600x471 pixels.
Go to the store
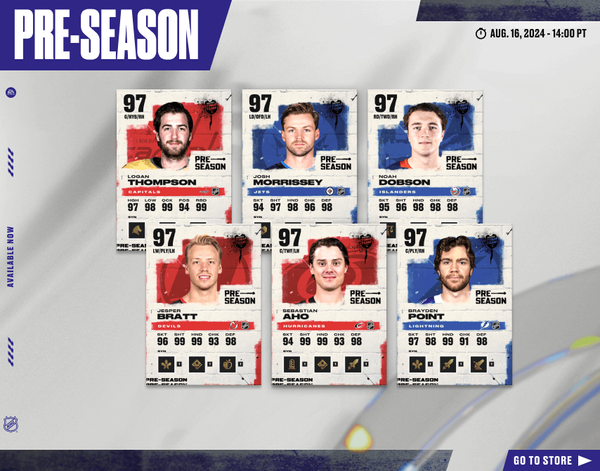pos(548,460)
